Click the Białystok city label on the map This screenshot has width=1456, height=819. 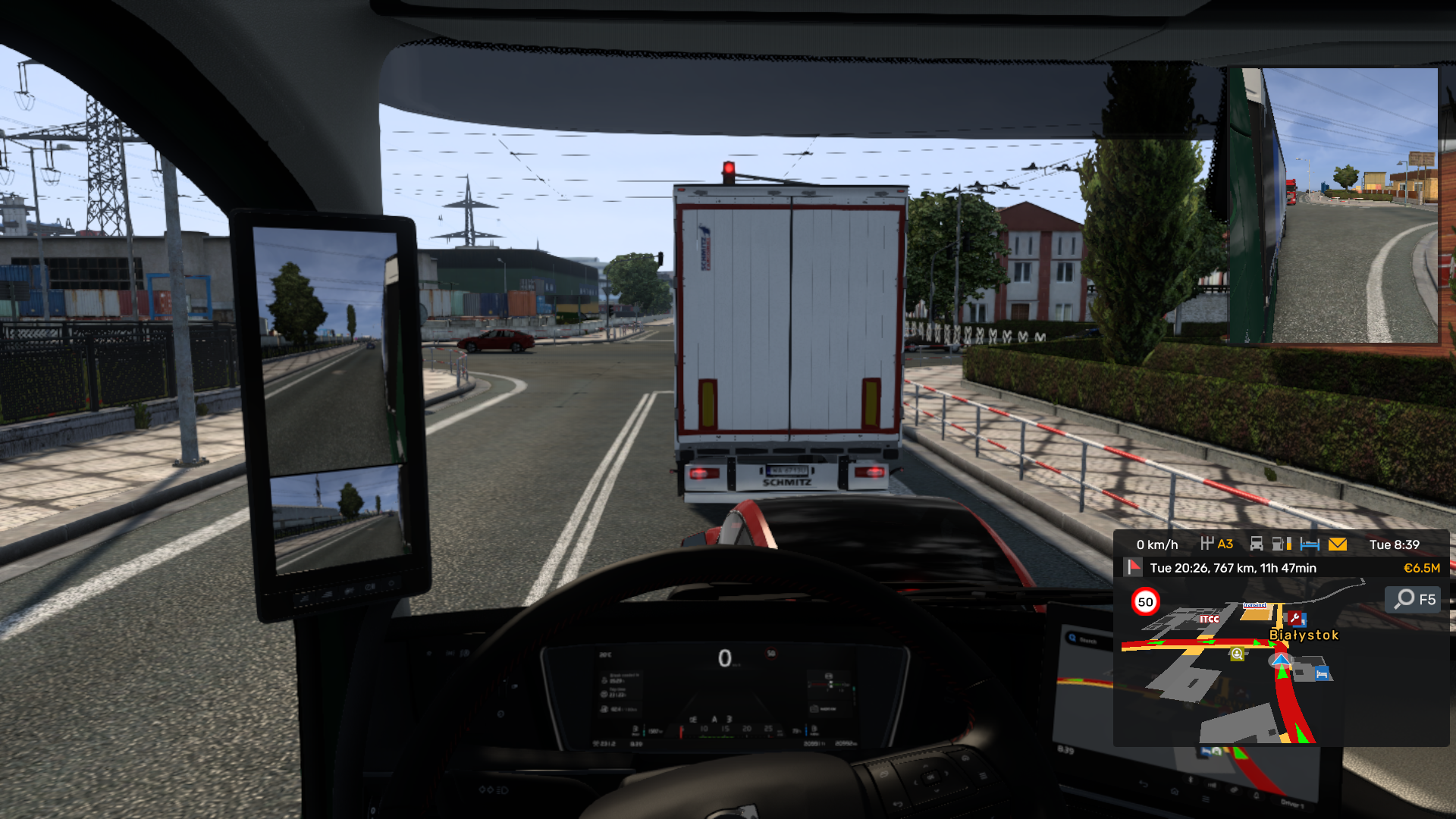[1304, 634]
